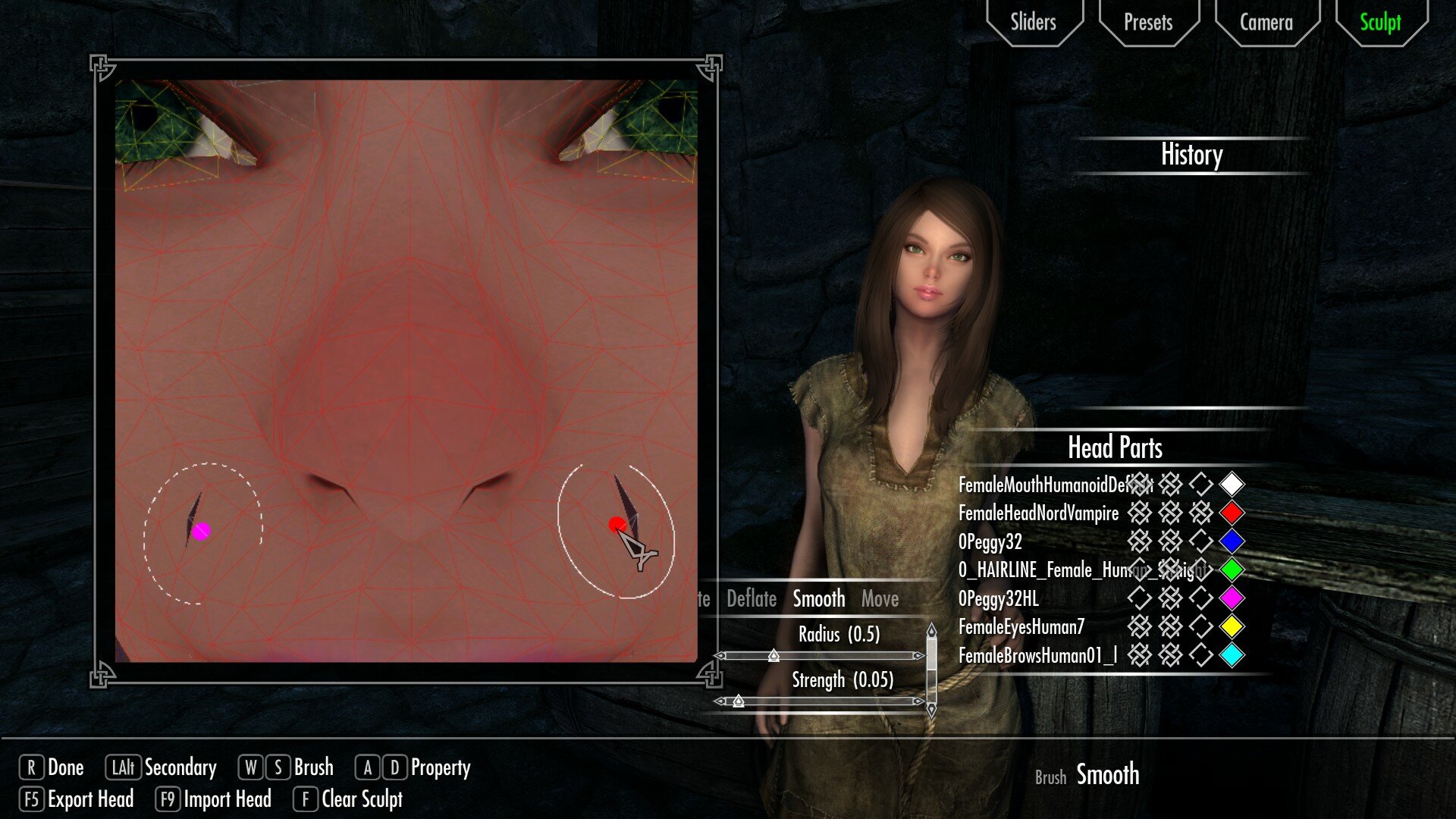Viewport: 1456px width, 819px height.
Task: Open the Presets tab
Action: pos(1147,22)
